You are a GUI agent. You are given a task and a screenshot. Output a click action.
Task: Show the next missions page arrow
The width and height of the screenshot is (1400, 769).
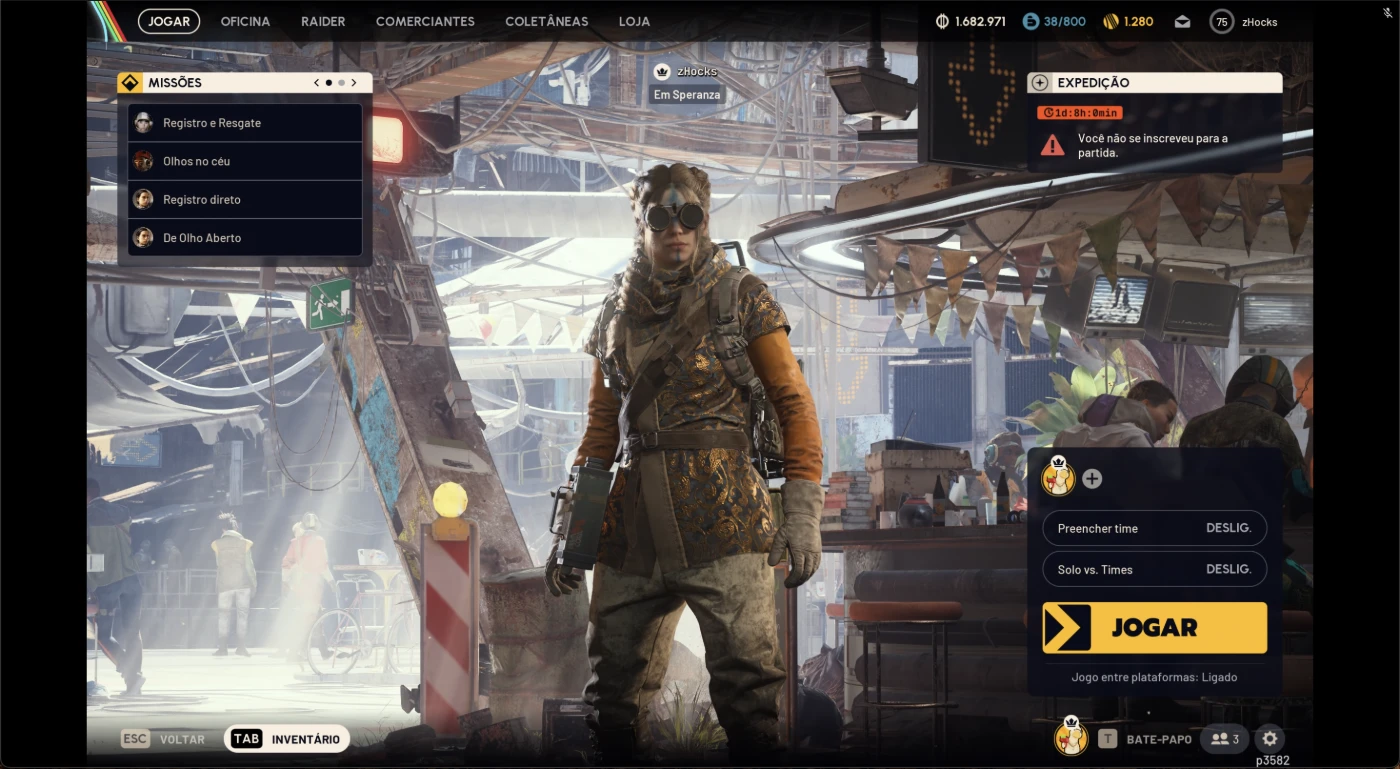pyautogui.click(x=354, y=83)
